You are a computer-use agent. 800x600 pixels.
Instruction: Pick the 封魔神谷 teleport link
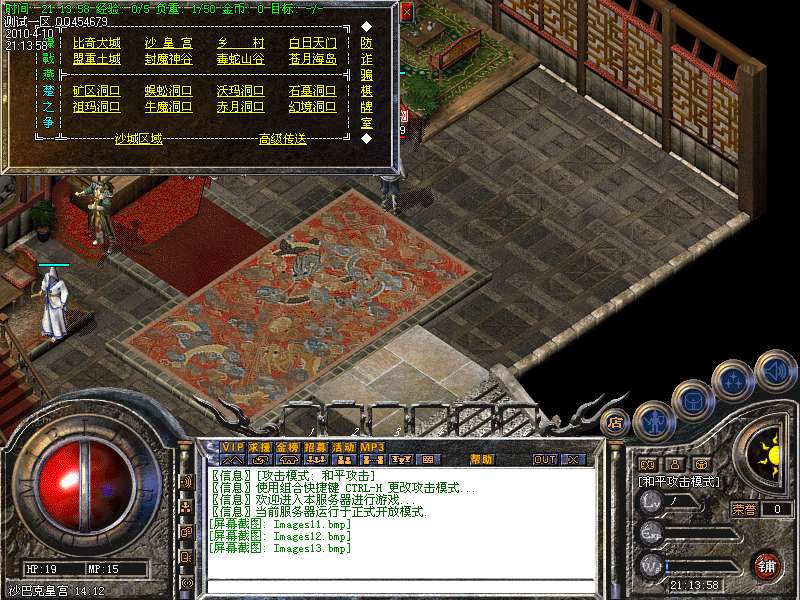(168, 59)
